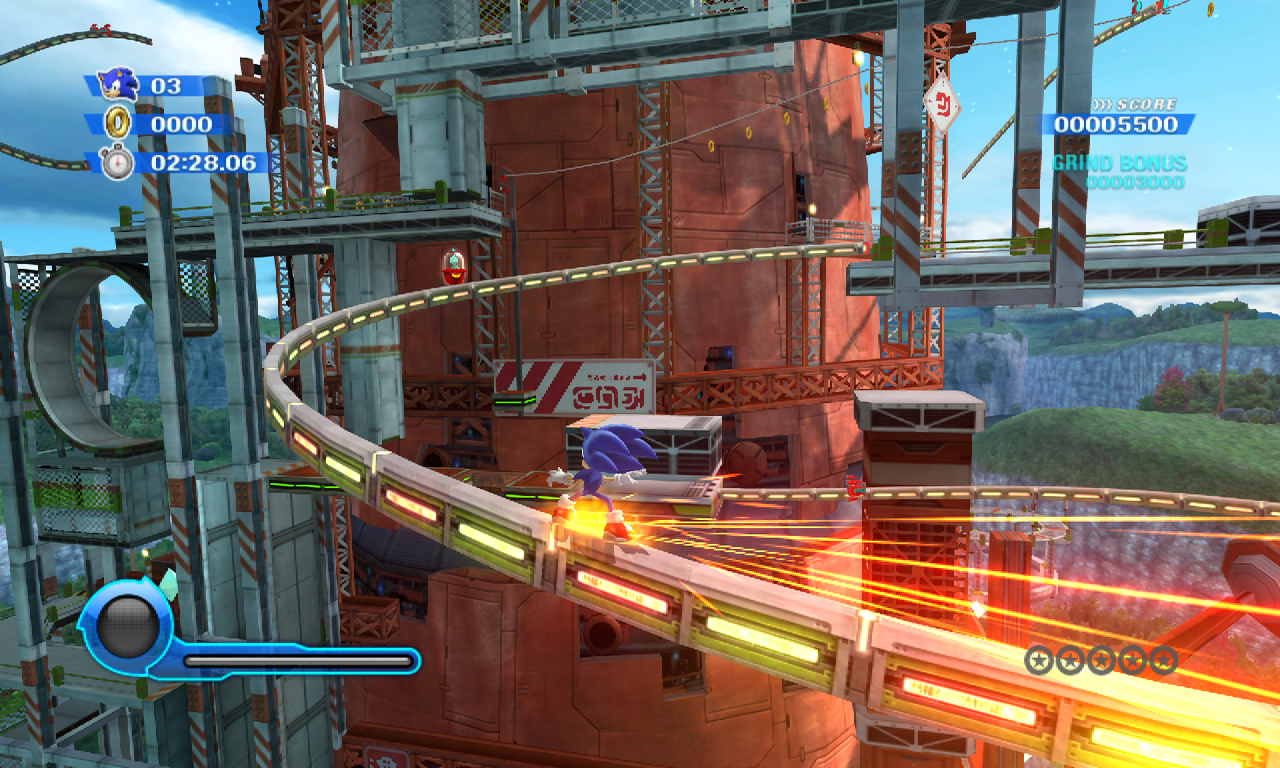Click the stopwatch timer icon
The height and width of the screenshot is (768, 1280).
[116, 161]
